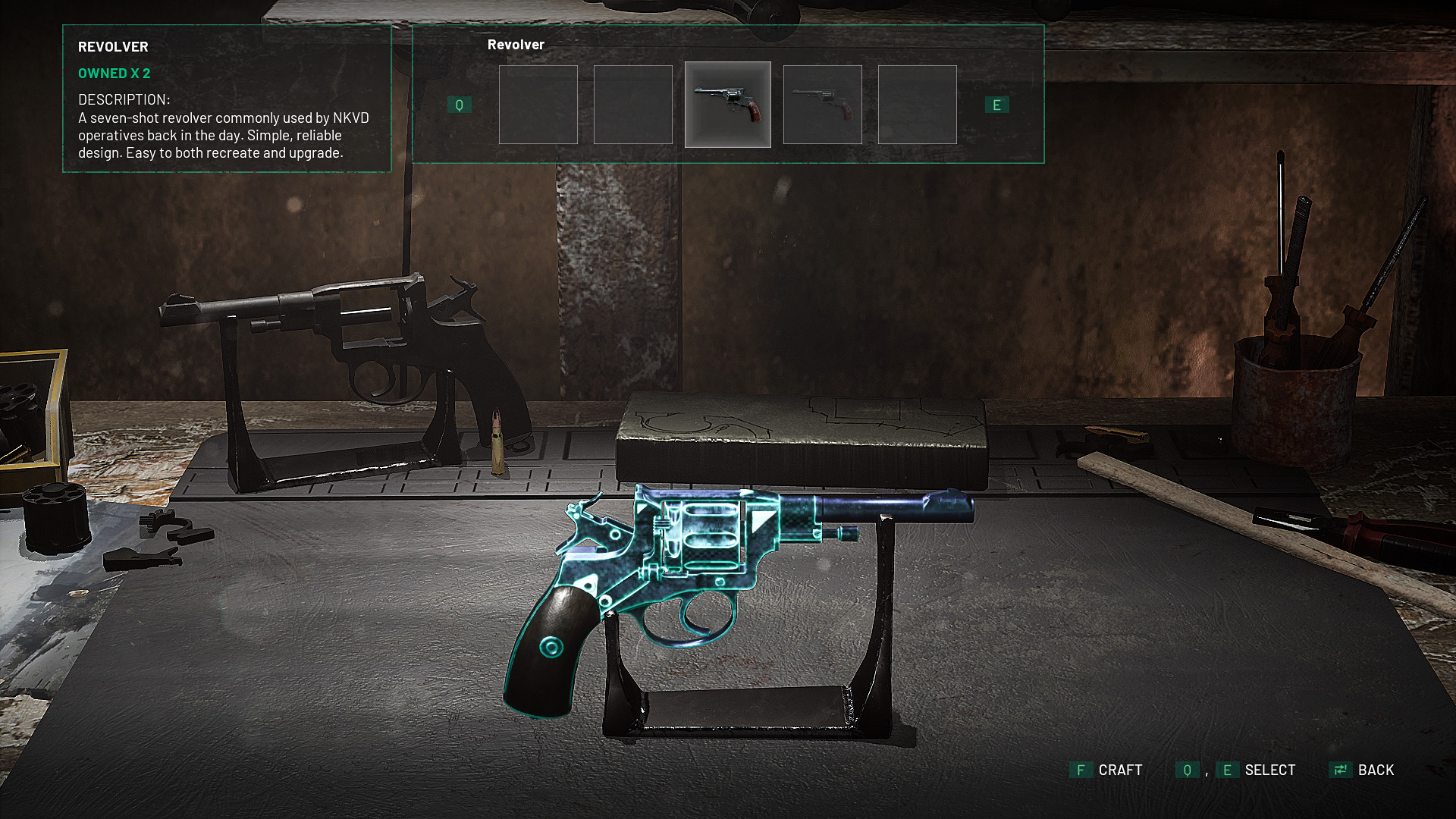Click the green Q key icon near SELECT
The height and width of the screenshot is (819, 1456).
pyautogui.click(x=1188, y=770)
